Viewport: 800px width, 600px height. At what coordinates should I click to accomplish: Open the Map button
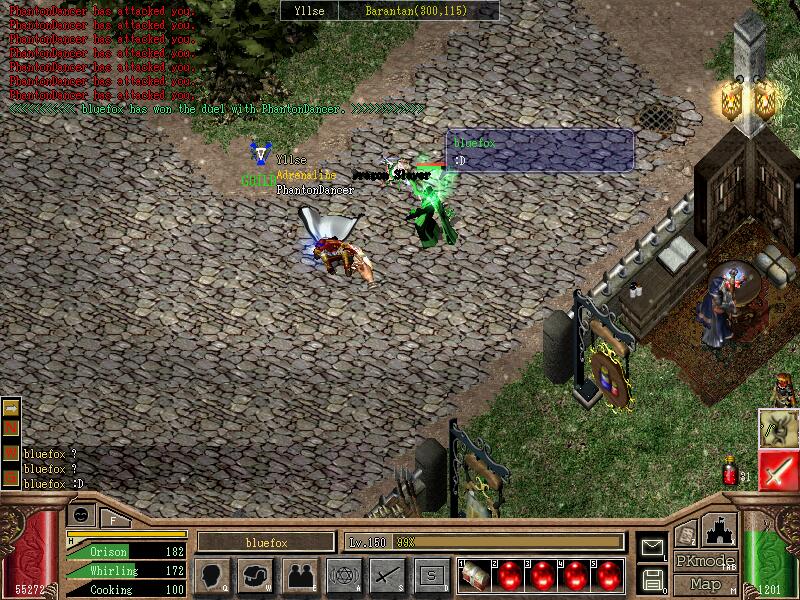coord(705,584)
